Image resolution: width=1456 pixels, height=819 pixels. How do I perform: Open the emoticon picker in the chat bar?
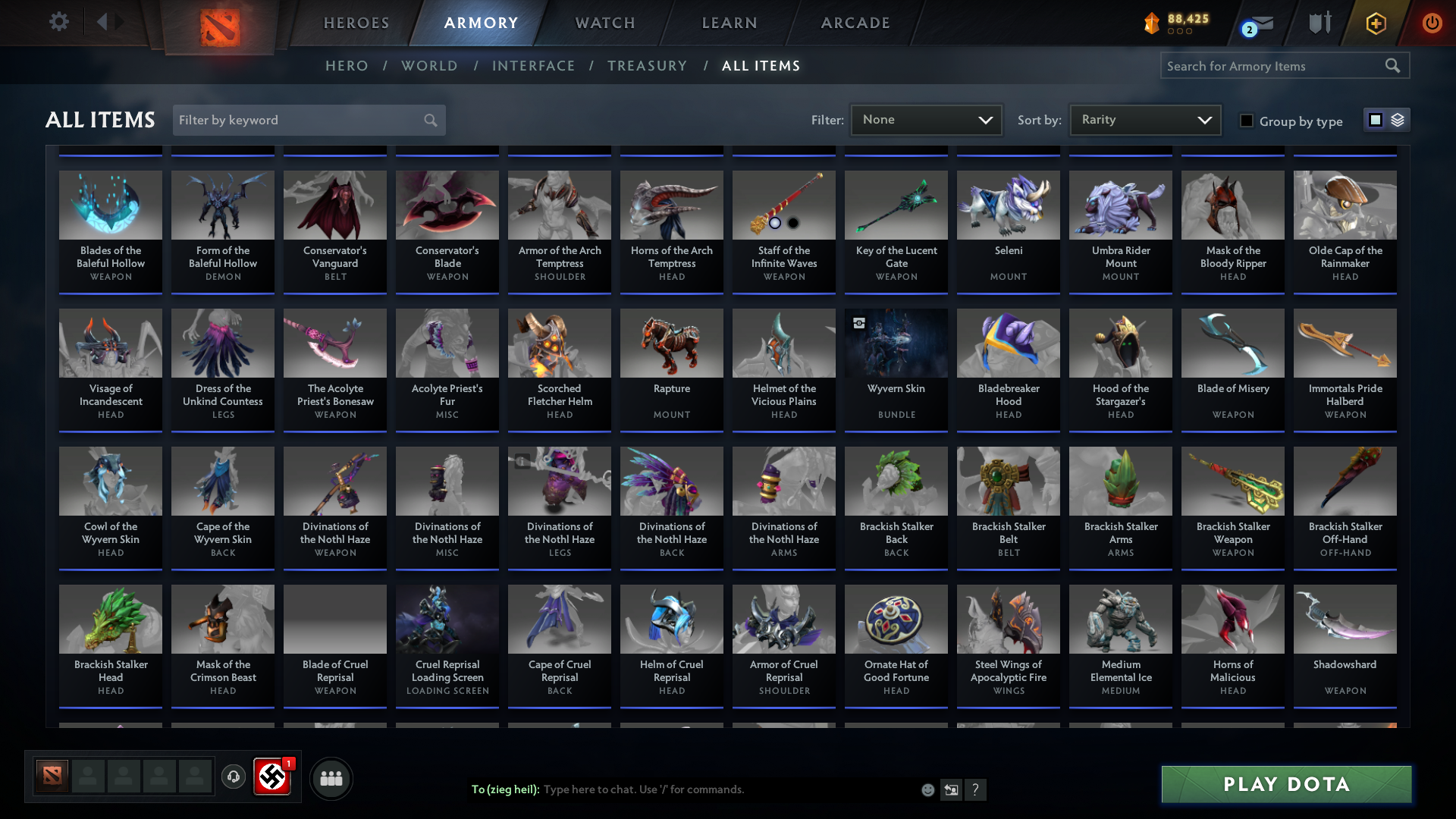click(927, 789)
